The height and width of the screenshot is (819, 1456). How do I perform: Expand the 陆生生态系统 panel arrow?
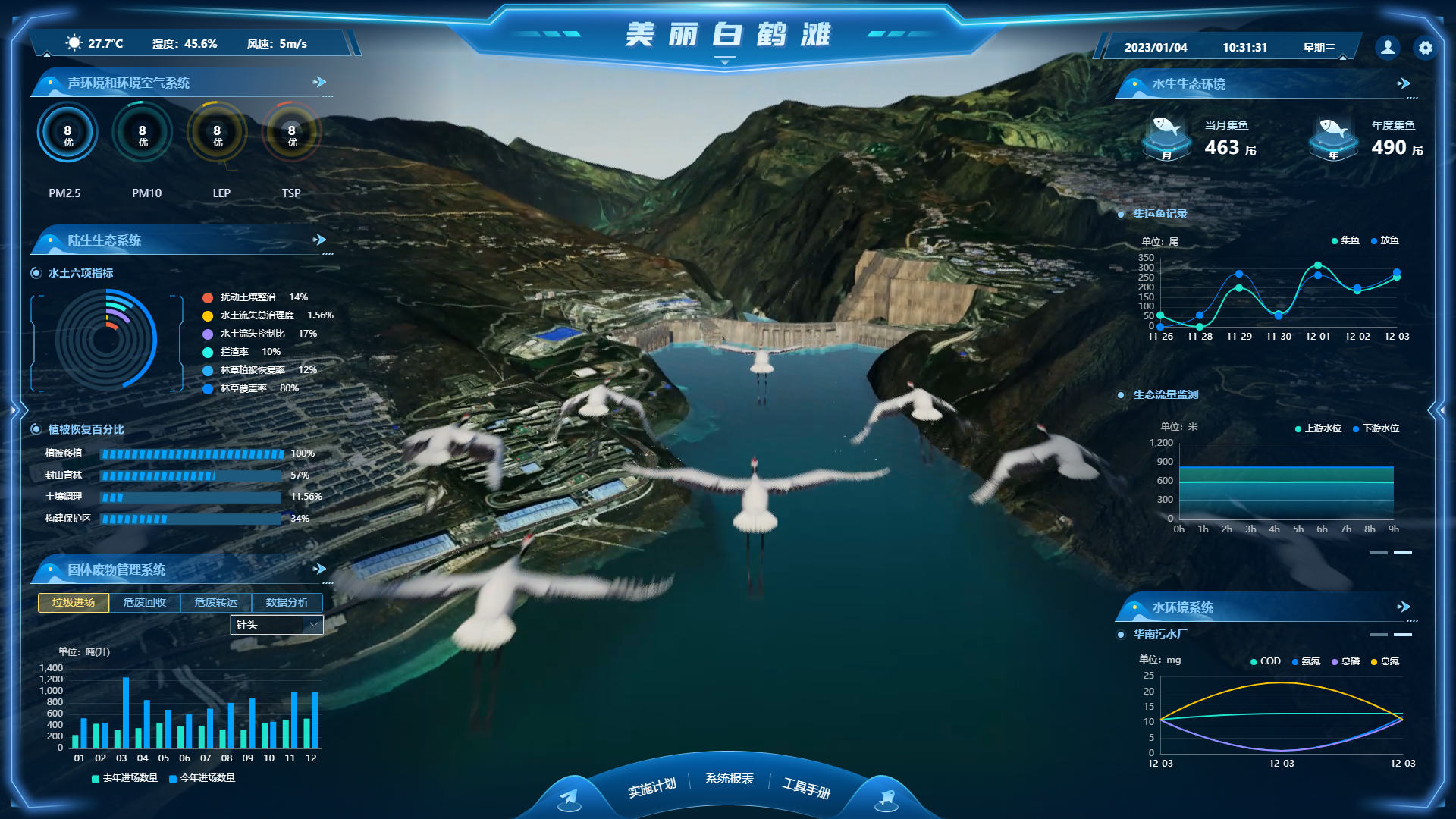coord(320,240)
